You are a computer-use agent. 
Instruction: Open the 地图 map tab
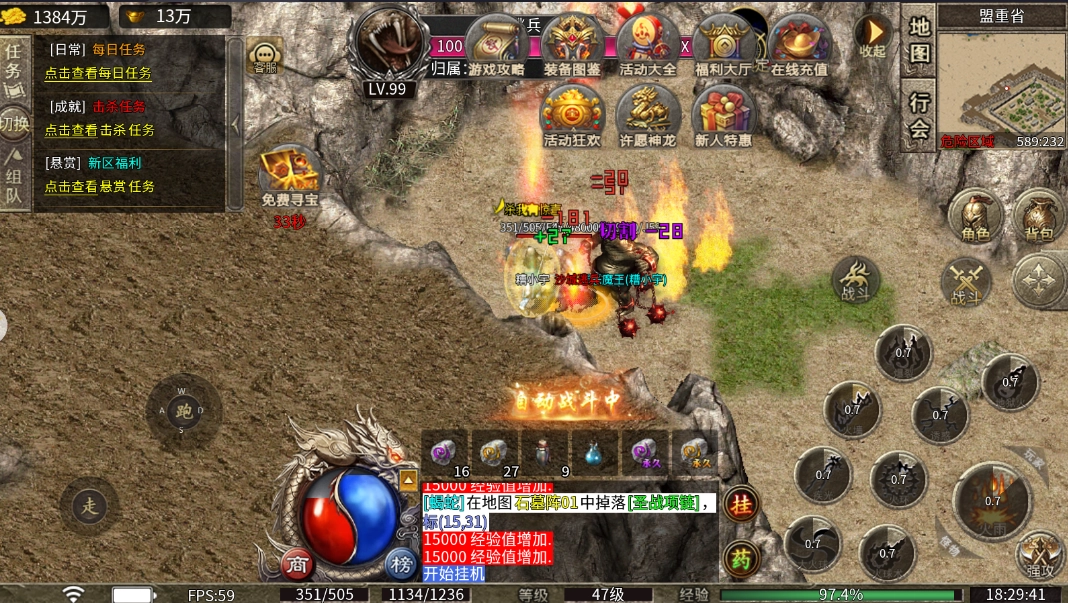click(919, 41)
